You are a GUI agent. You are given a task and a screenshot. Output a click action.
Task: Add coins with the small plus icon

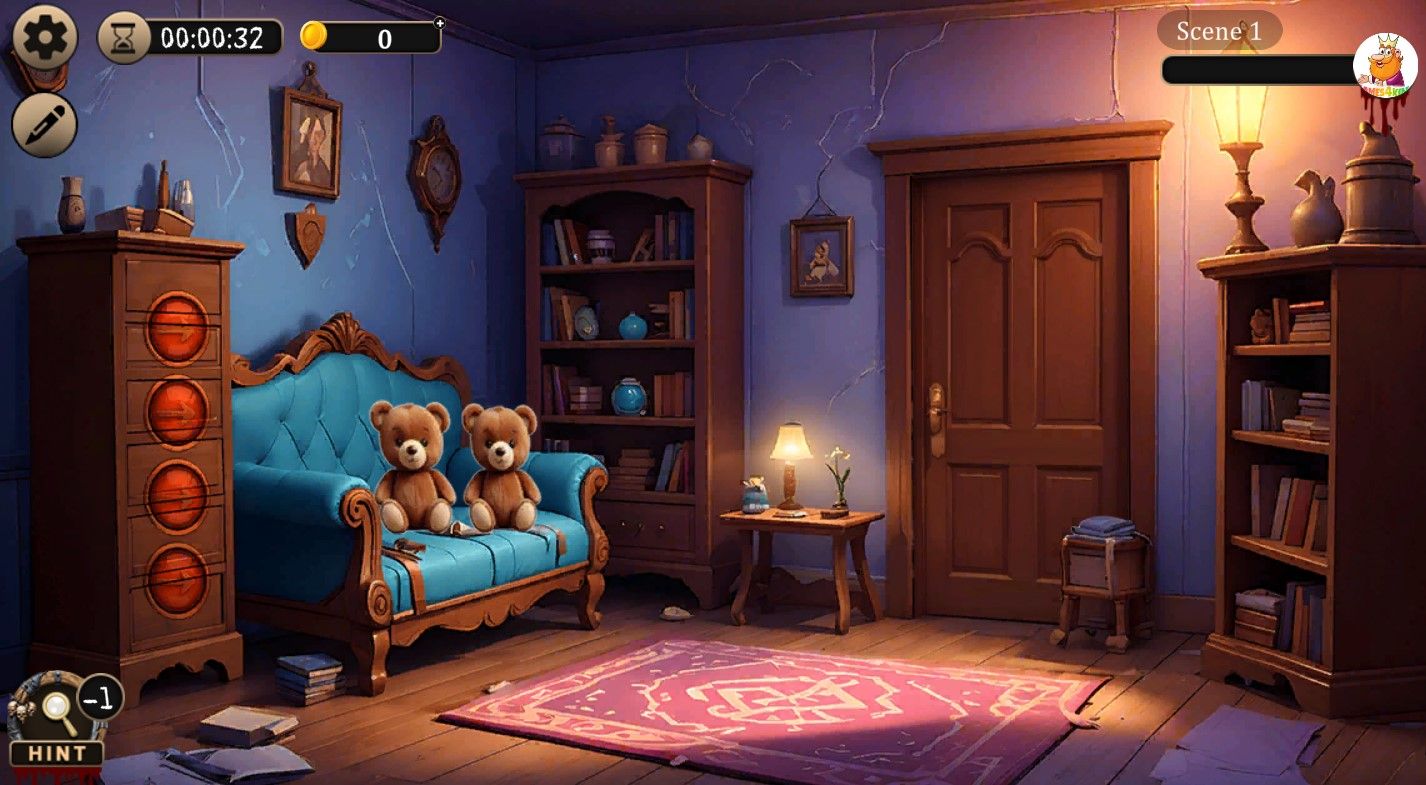click(439, 22)
